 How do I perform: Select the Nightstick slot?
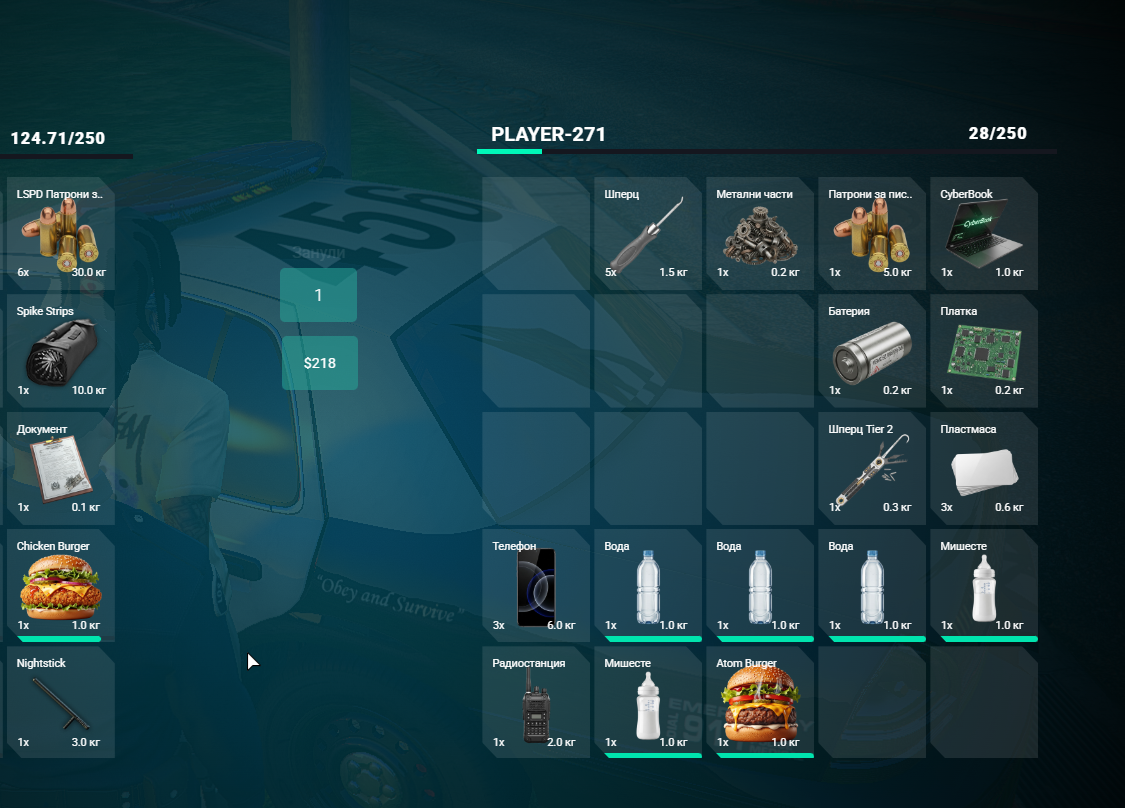(60, 703)
